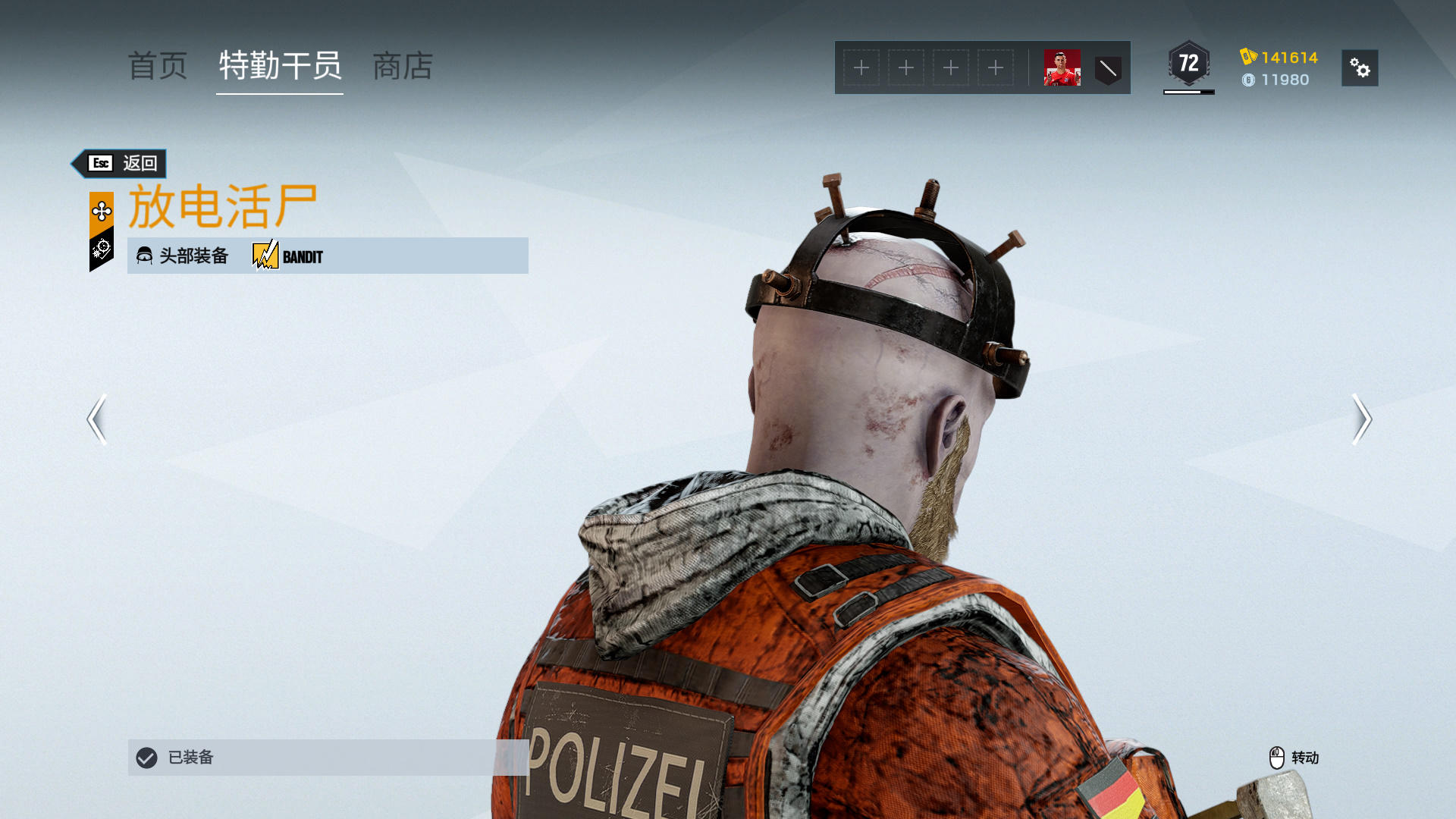The width and height of the screenshot is (1456, 819).
Task: Open the player profile avatar in red
Action: (x=1062, y=68)
